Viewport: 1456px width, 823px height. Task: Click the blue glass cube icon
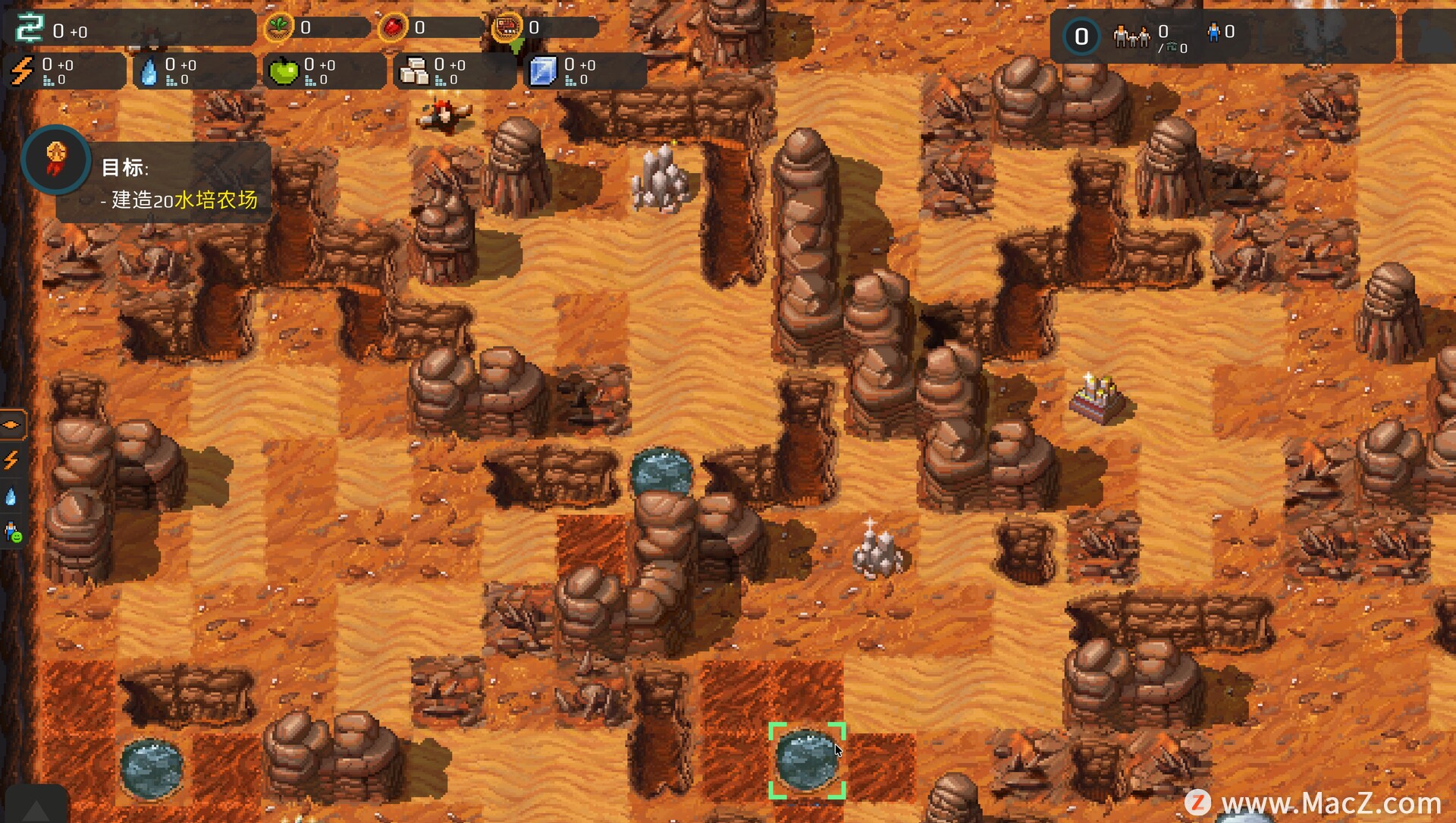(543, 71)
